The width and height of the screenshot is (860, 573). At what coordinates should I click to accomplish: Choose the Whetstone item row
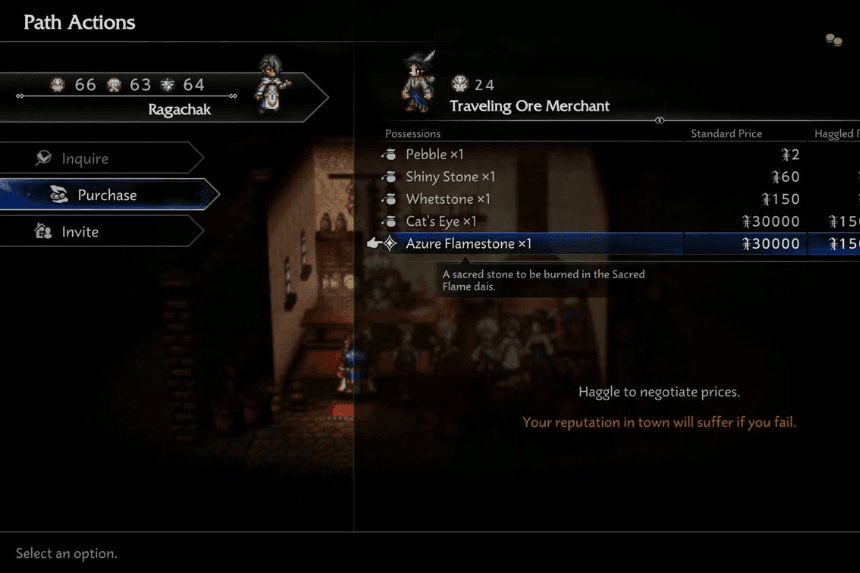coord(448,199)
